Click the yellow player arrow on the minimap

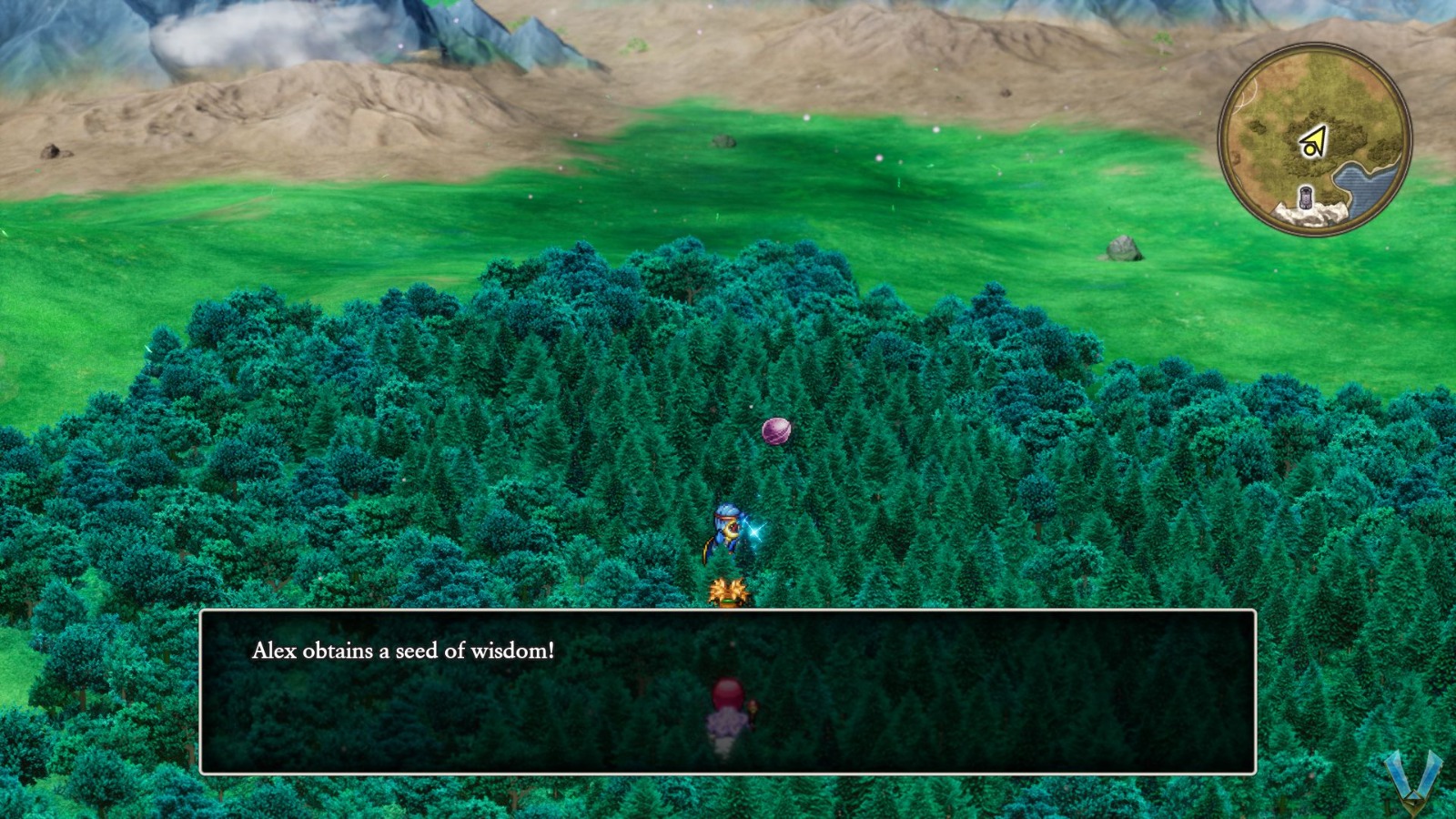[x=1313, y=142]
